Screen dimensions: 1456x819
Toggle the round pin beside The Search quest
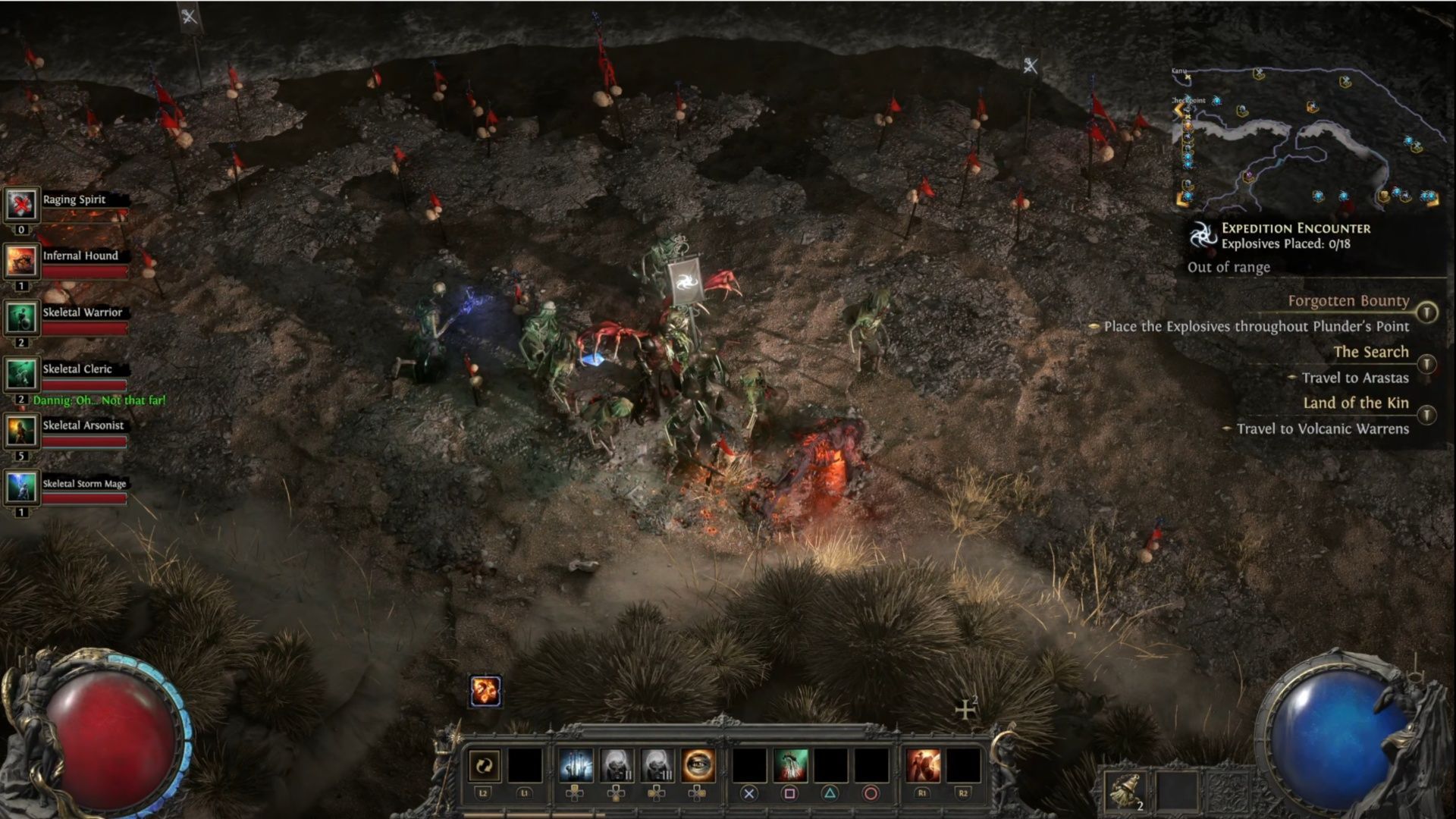(x=1427, y=364)
